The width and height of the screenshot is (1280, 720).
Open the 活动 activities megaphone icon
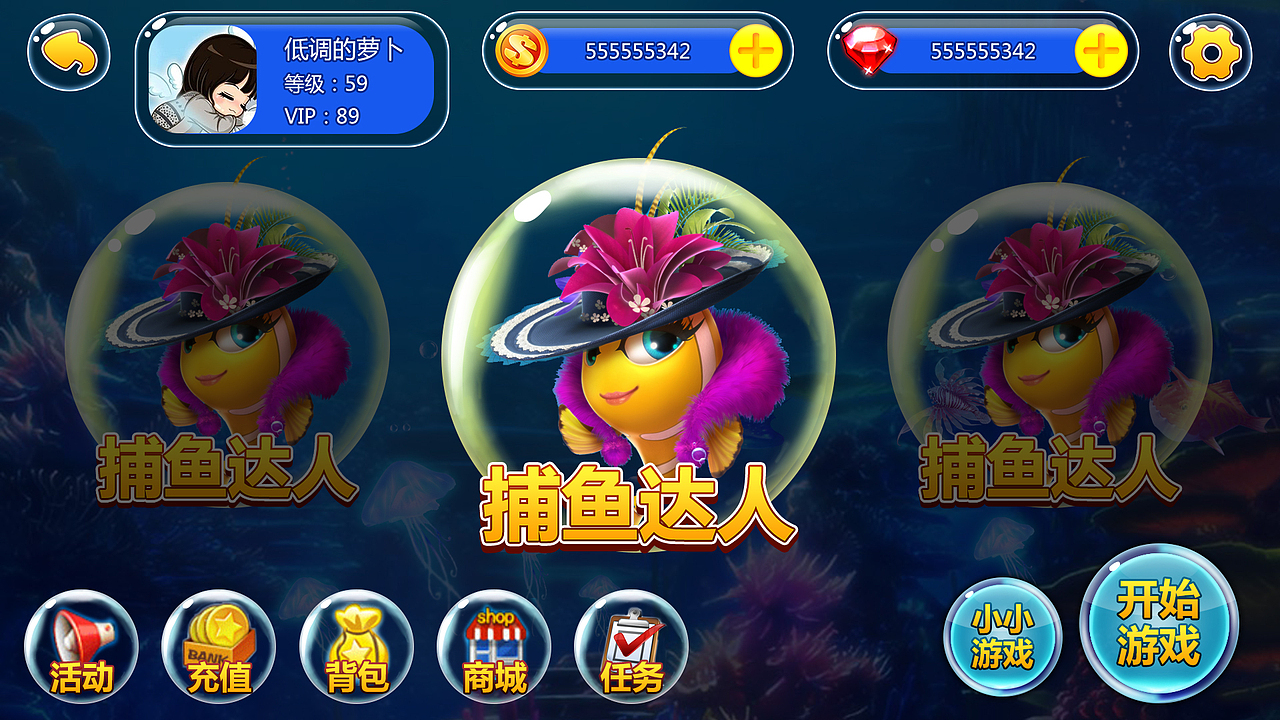tap(78, 648)
